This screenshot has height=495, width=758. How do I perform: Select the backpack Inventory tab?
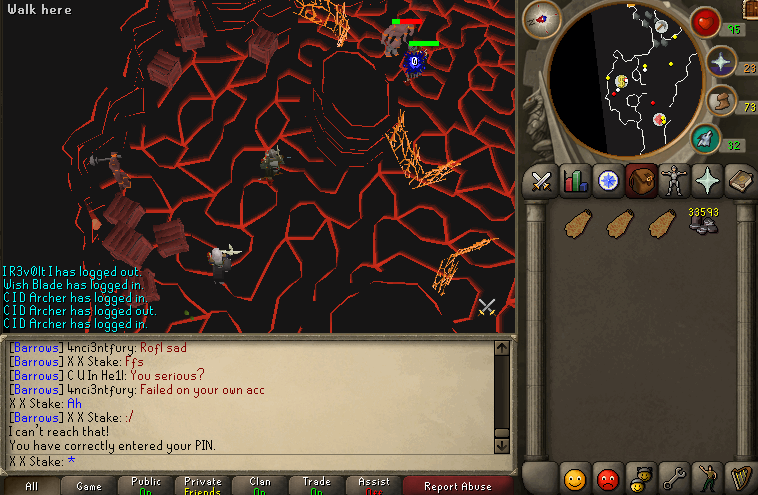click(641, 181)
